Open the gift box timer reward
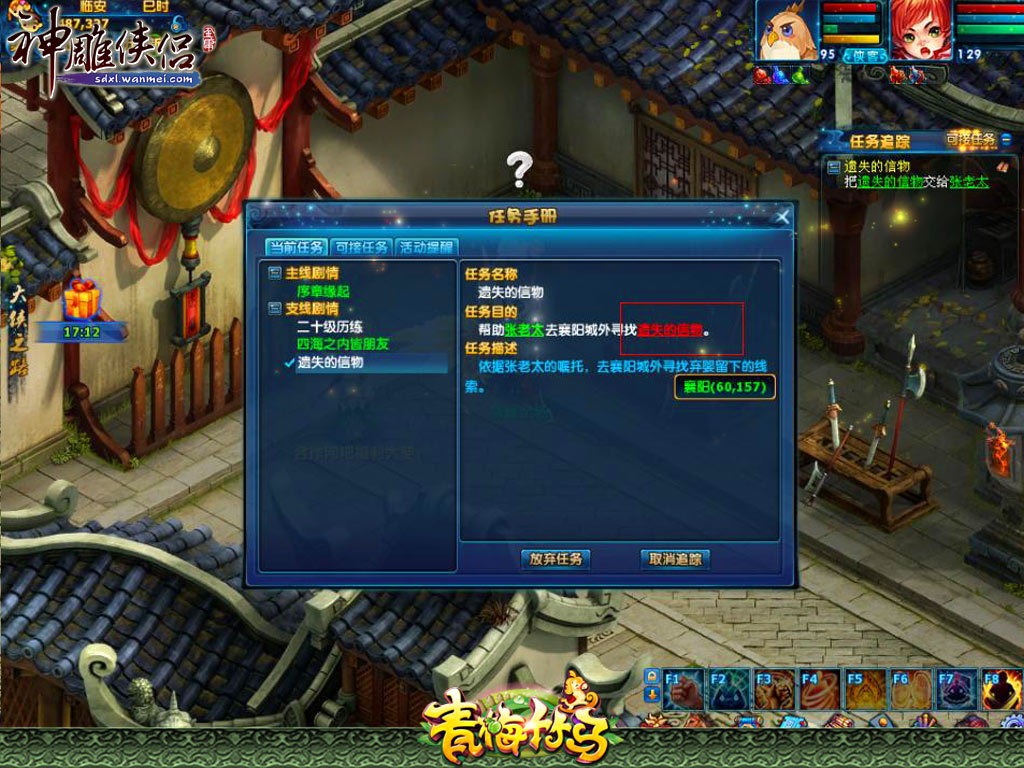The image size is (1024, 768). [82, 300]
